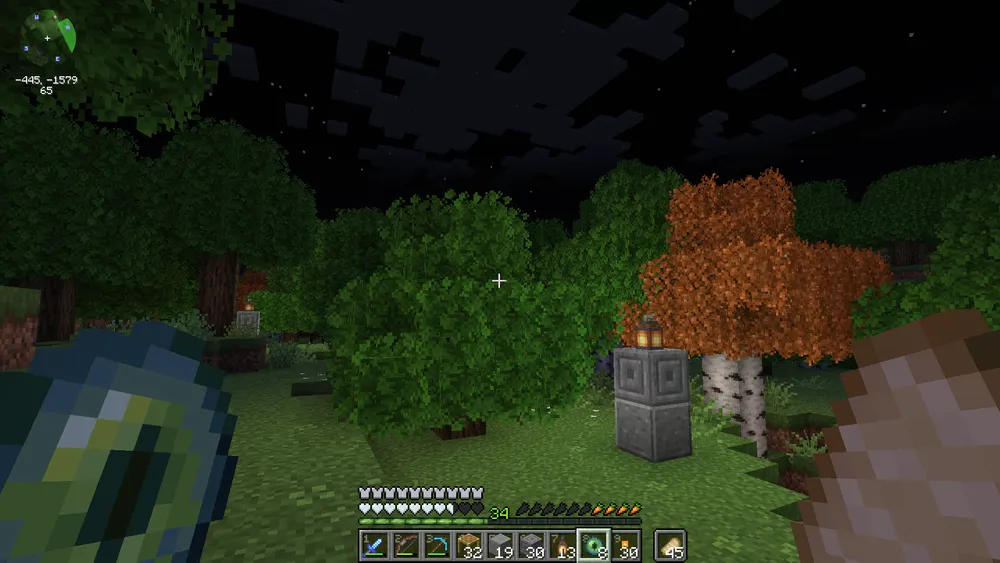Select the diamond sword hotbar slot
The height and width of the screenshot is (563, 1000).
[x=373, y=545]
